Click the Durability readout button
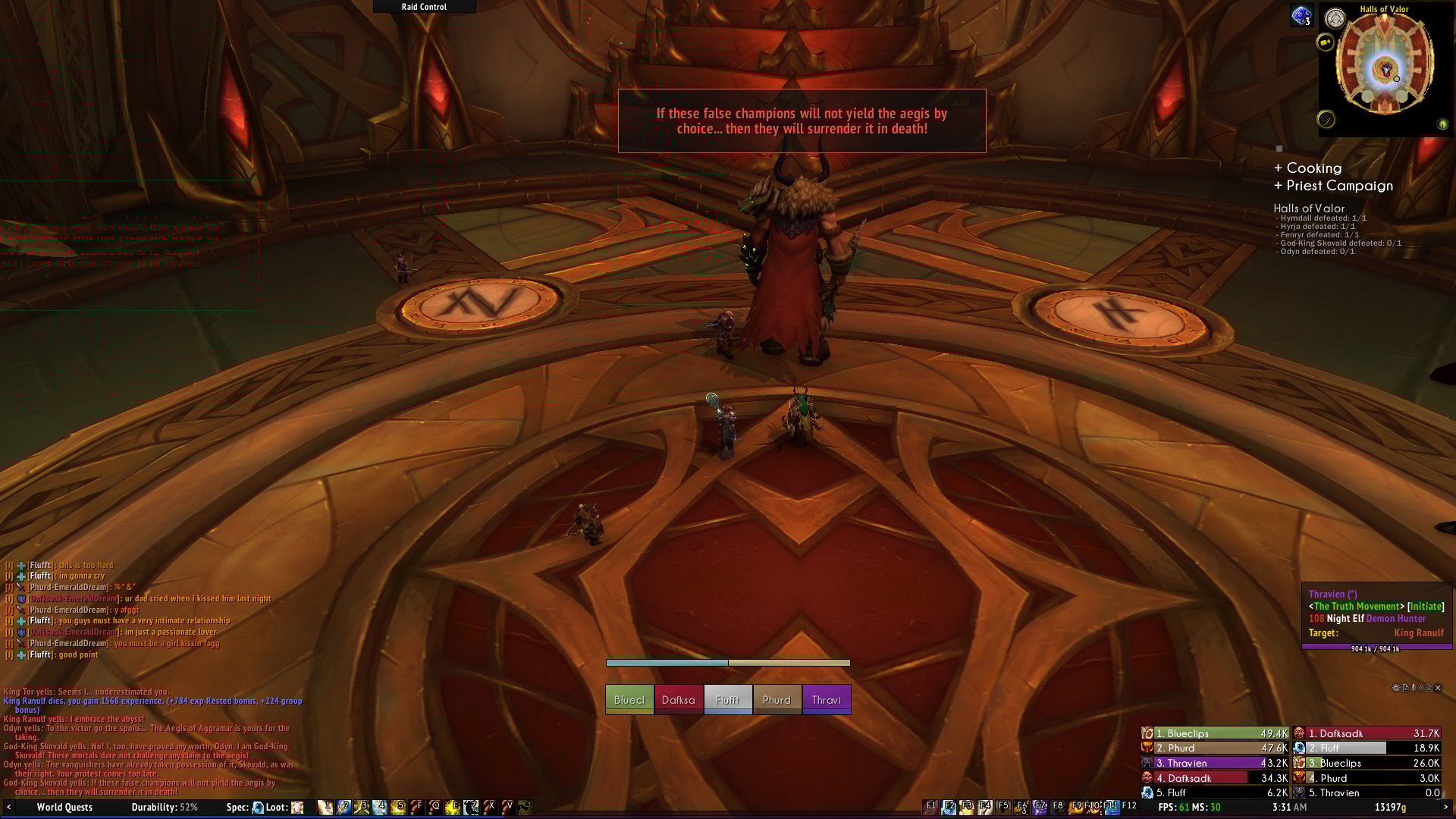This screenshot has height=819, width=1456. (165, 808)
